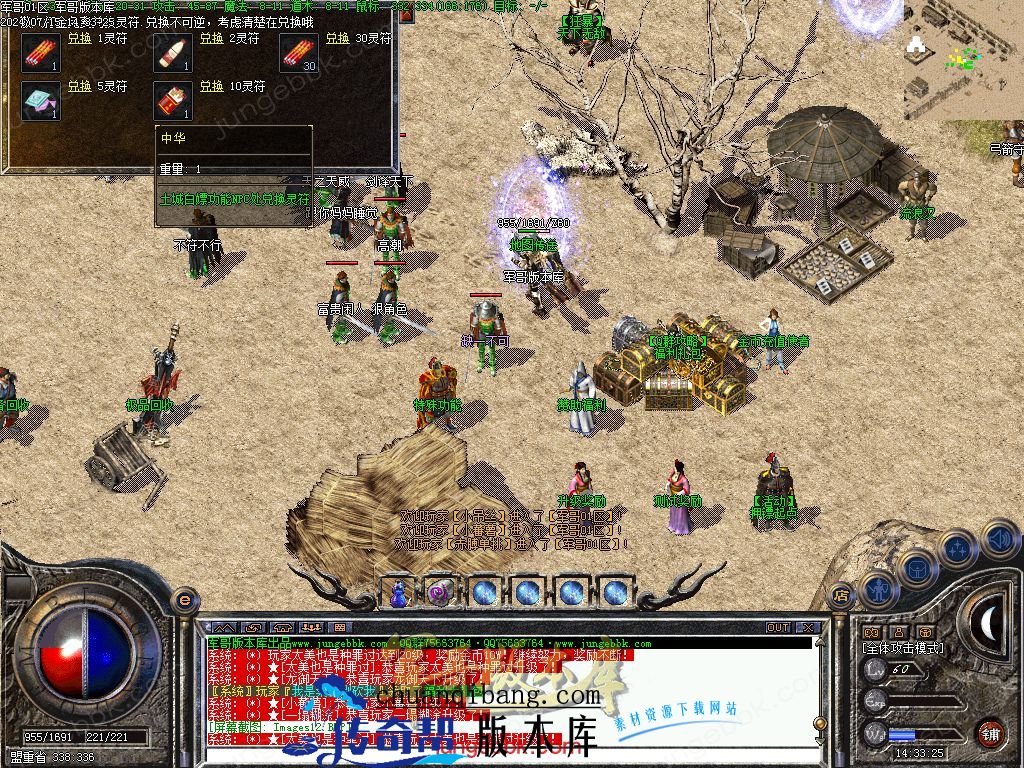Image resolution: width=1024 pixels, height=768 pixels.
Task: Toggle the game sound speaker button
Action: pos(999,538)
